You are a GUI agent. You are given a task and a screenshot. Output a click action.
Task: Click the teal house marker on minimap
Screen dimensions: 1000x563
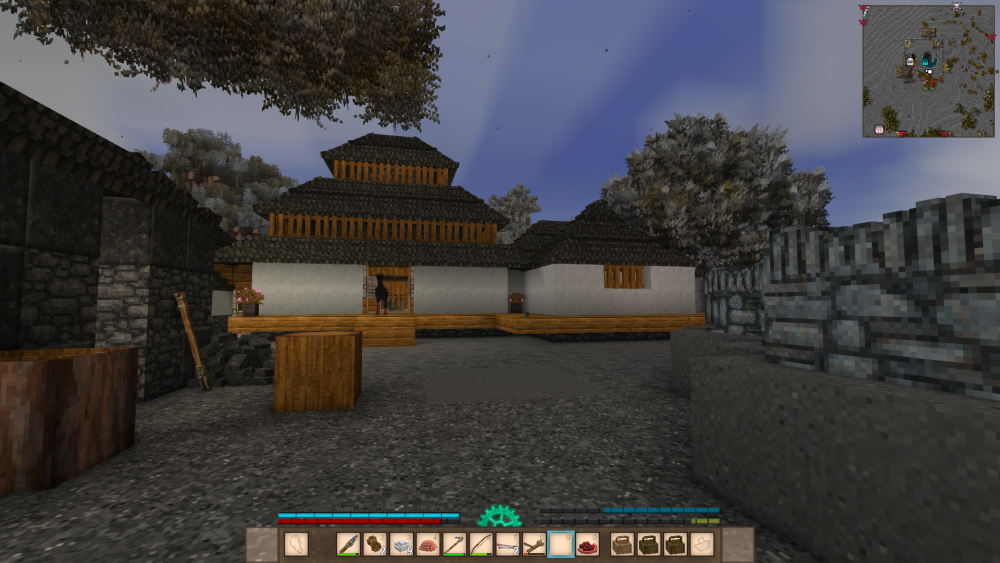click(x=925, y=62)
